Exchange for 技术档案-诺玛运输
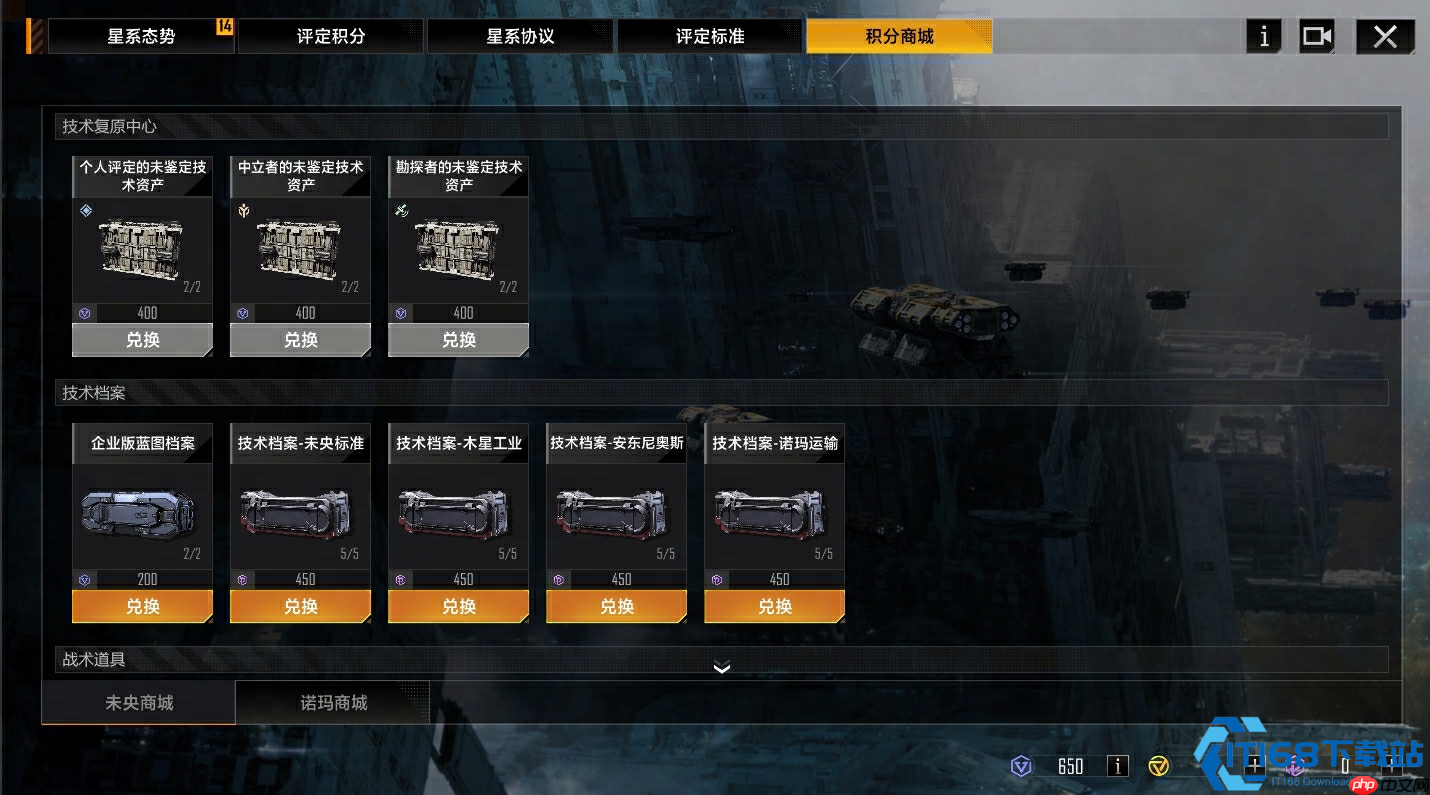Screen dimensions: 1430x795 click(x=774, y=606)
